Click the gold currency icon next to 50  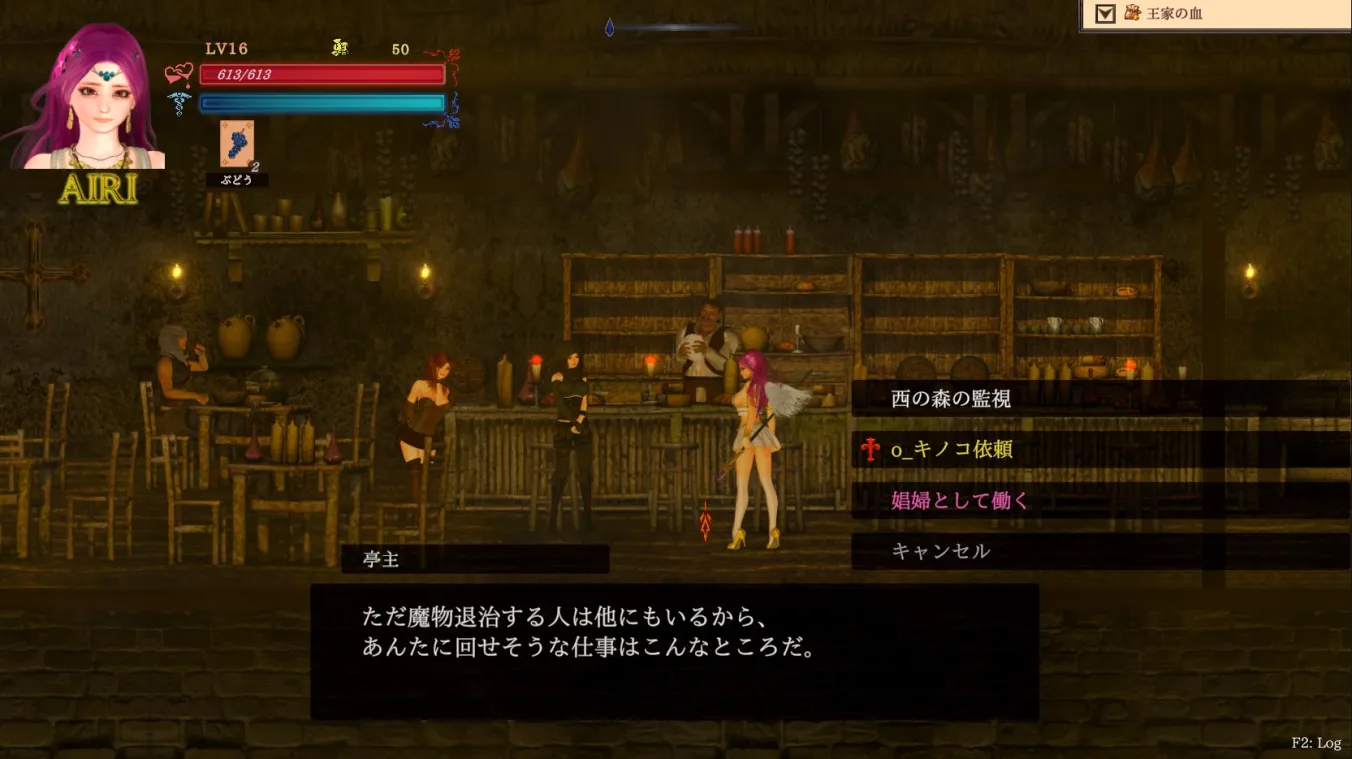click(338, 48)
